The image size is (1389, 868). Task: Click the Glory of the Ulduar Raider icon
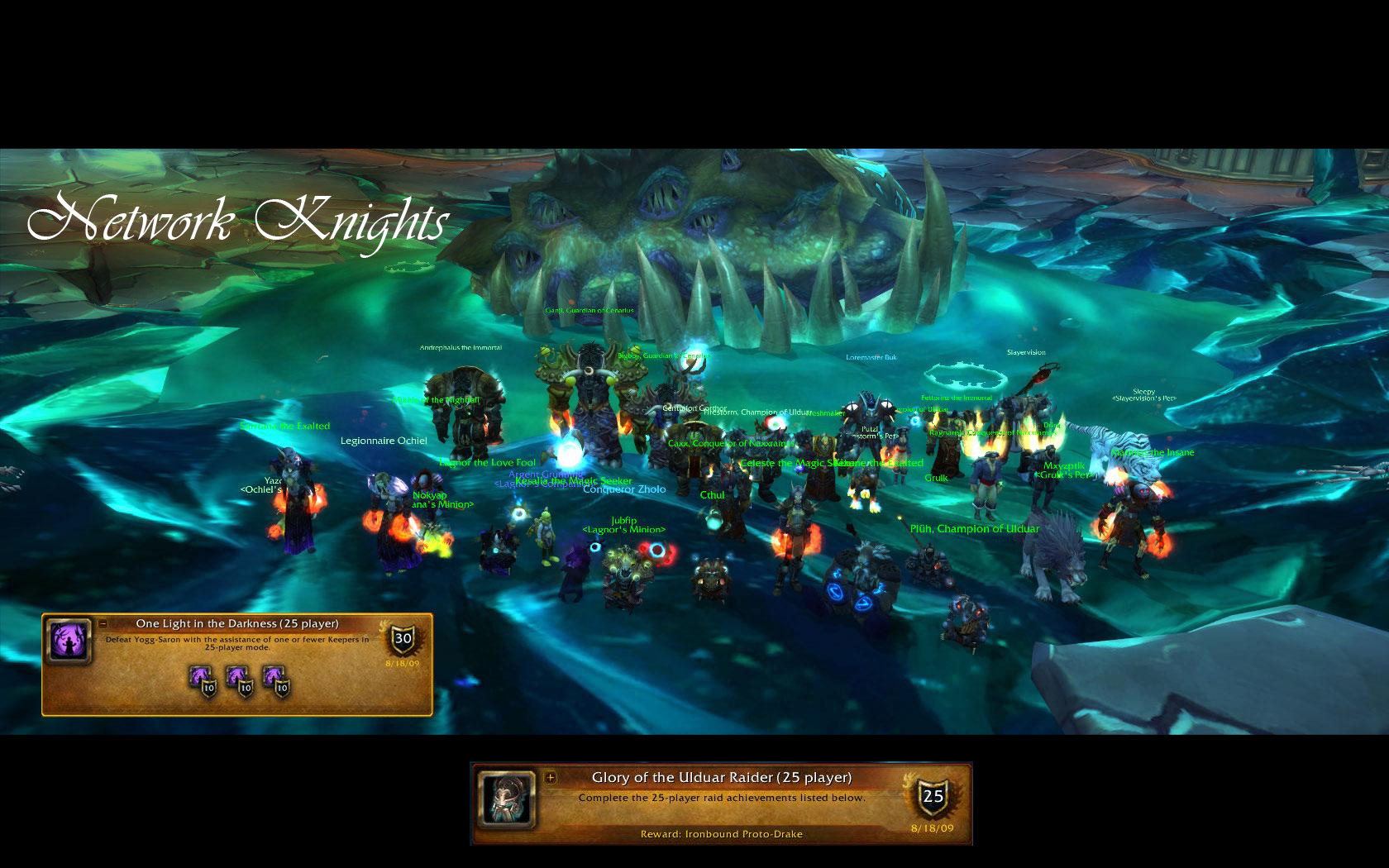click(505, 800)
